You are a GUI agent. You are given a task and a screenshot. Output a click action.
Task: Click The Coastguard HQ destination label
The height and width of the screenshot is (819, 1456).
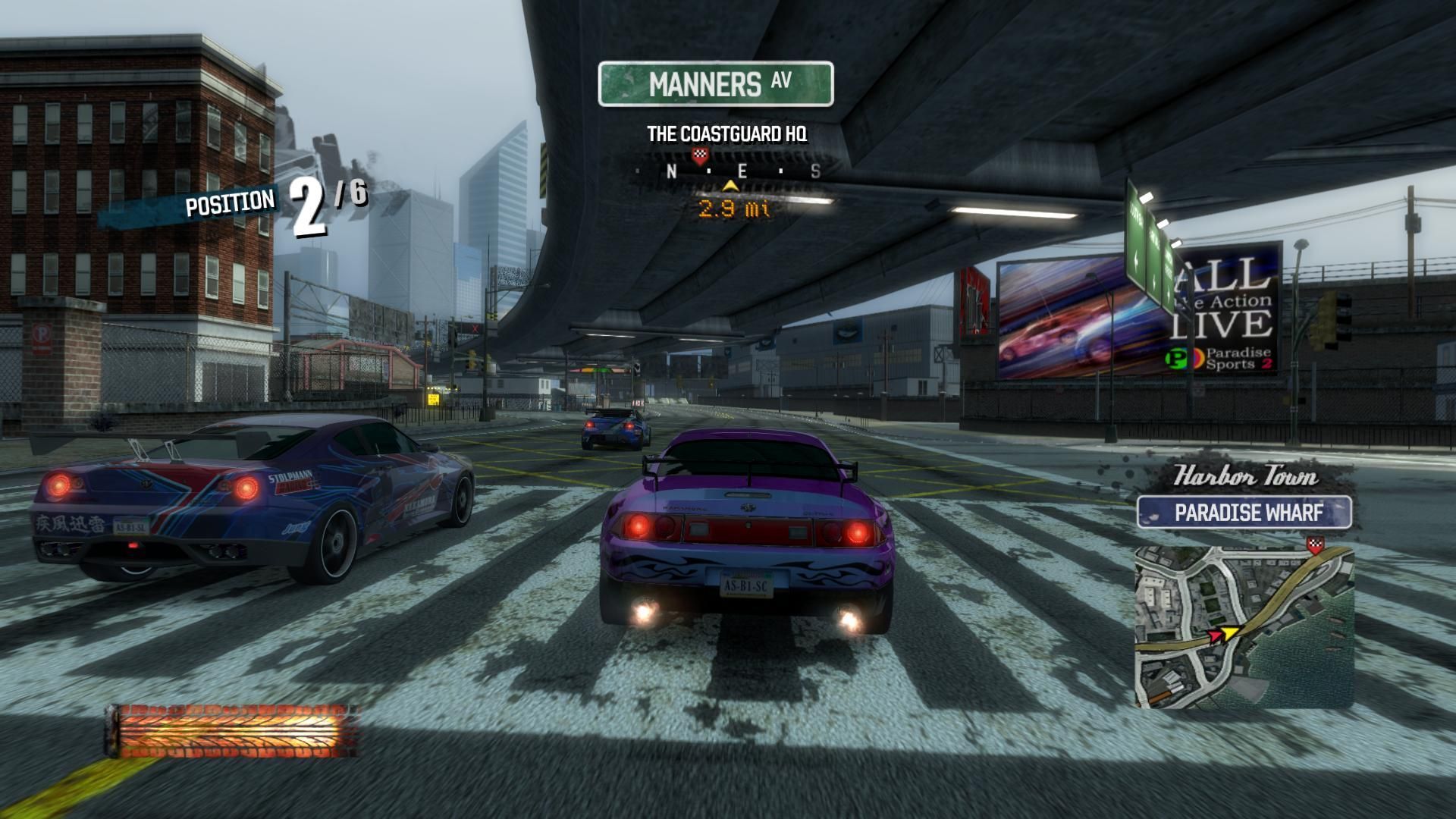[x=726, y=134]
